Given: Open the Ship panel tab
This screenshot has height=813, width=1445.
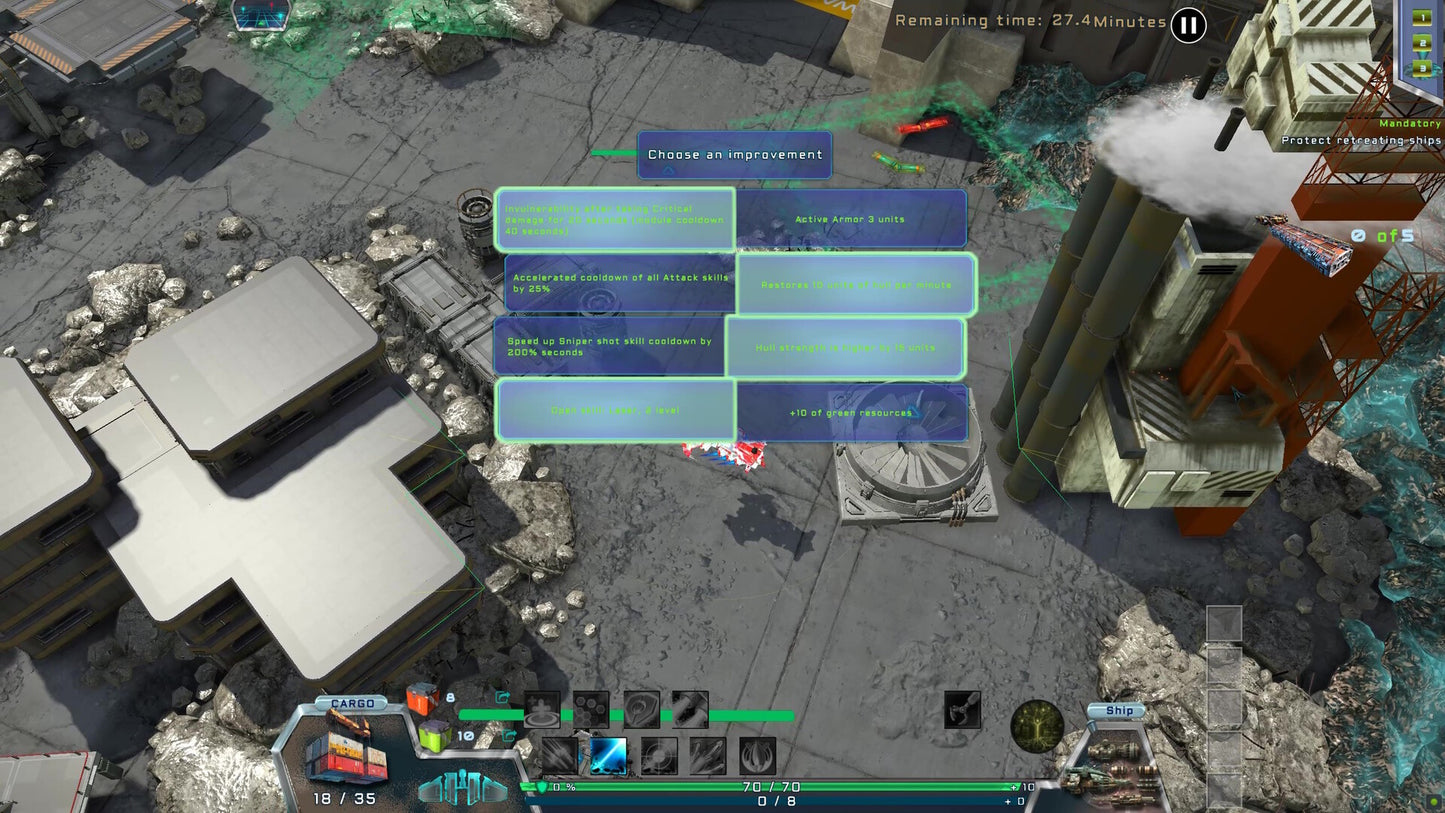Looking at the screenshot, I should click(1118, 710).
